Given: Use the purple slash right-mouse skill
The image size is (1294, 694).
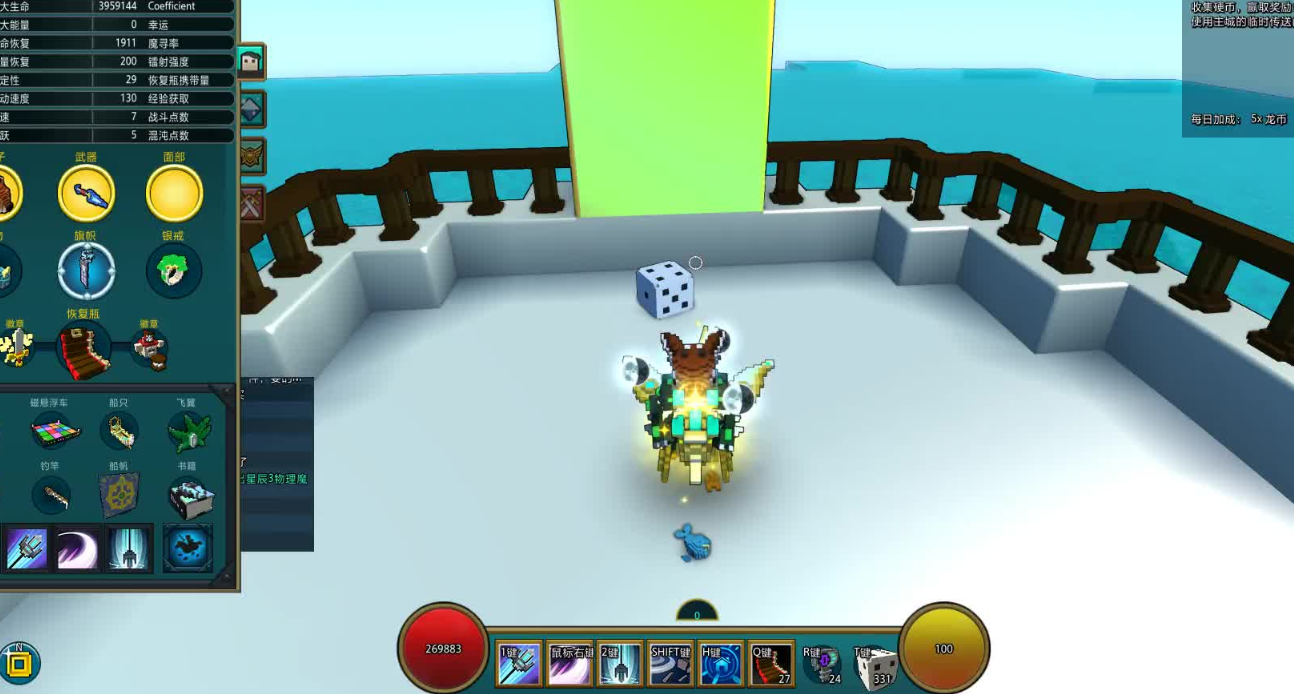Looking at the screenshot, I should click(x=570, y=664).
